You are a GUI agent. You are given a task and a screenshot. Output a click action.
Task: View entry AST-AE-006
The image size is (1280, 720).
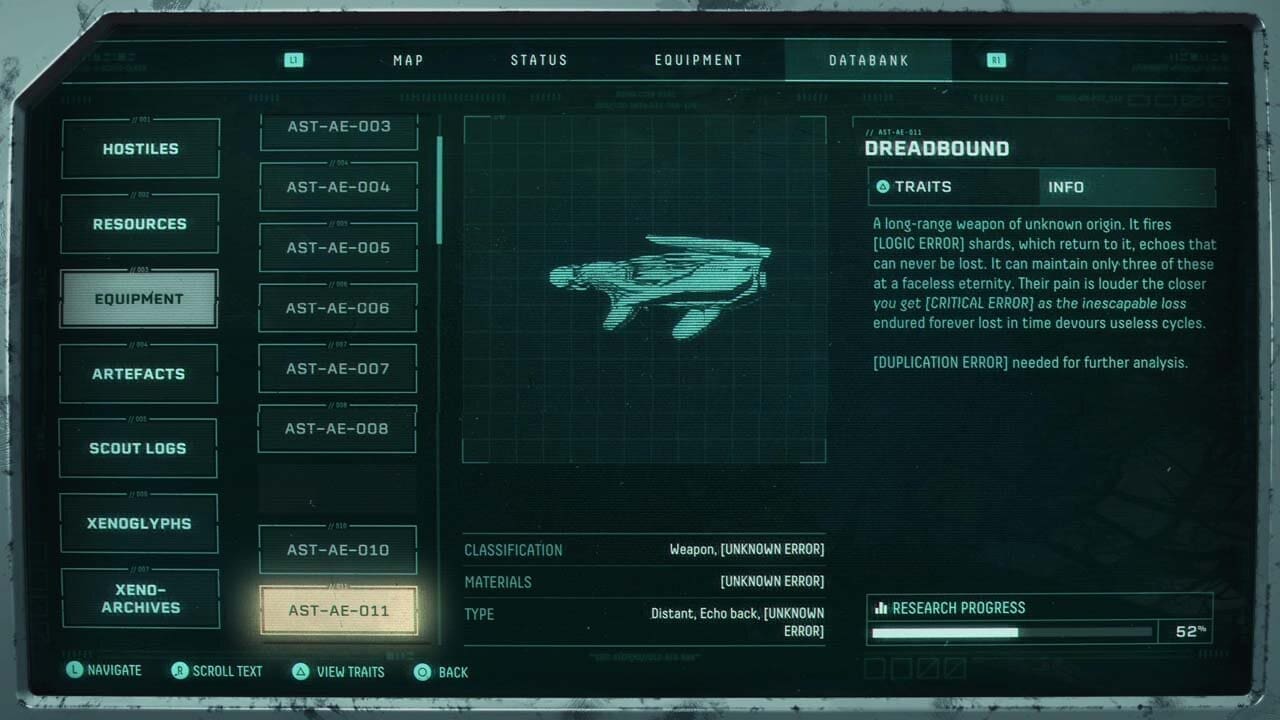[338, 308]
